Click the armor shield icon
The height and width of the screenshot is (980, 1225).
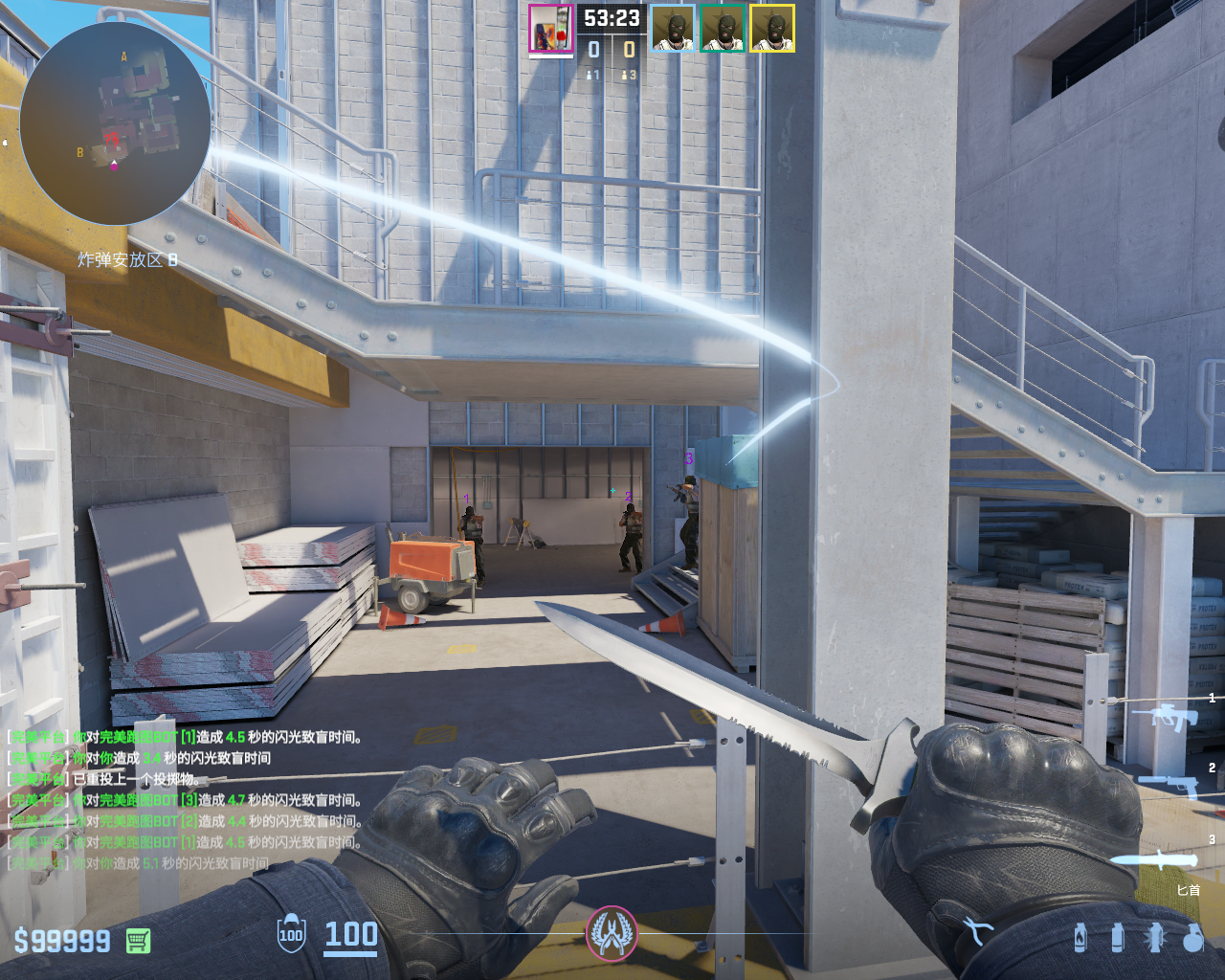click(x=291, y=934)
